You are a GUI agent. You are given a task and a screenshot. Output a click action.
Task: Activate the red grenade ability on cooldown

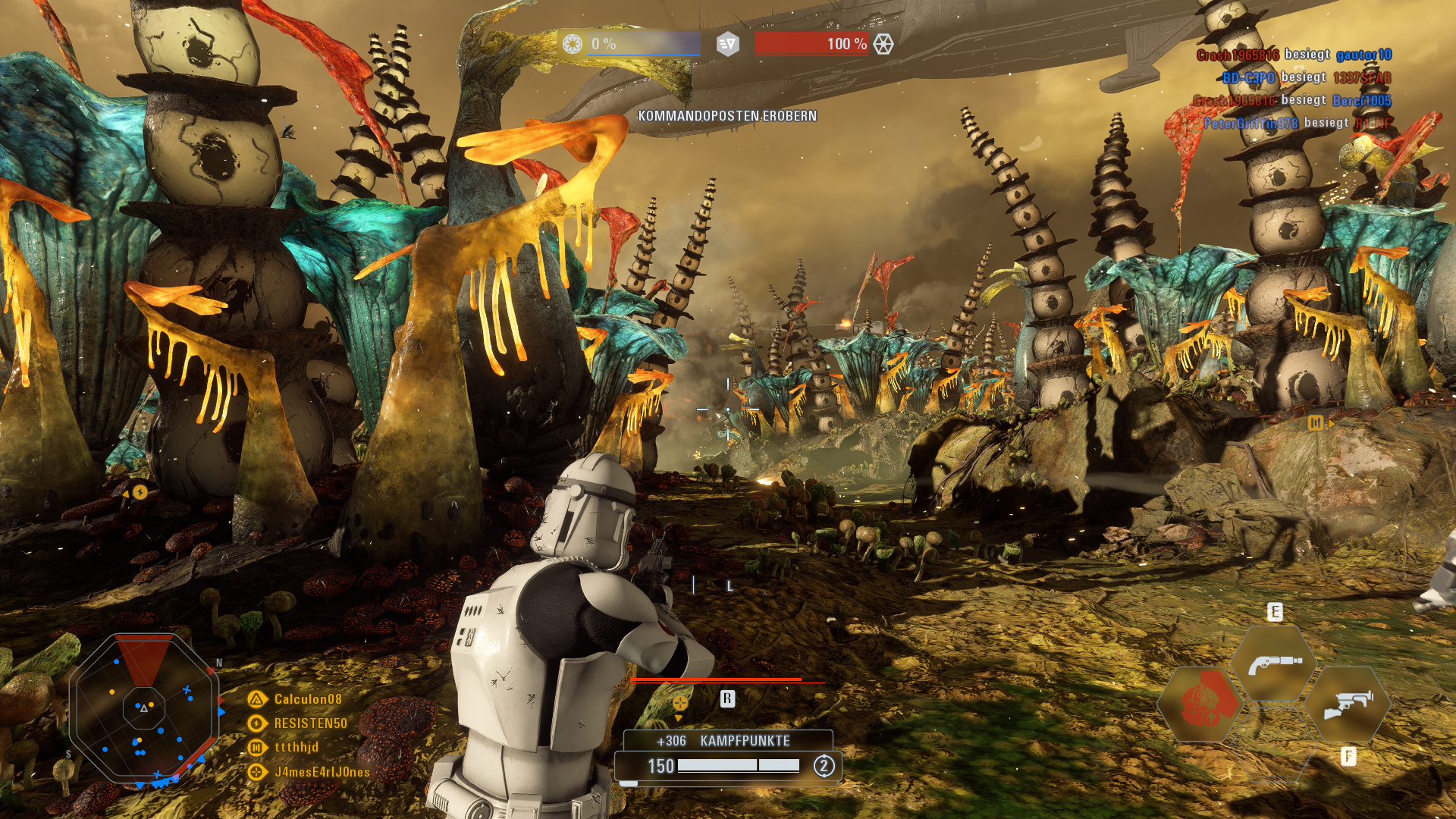coord(1200,704)
